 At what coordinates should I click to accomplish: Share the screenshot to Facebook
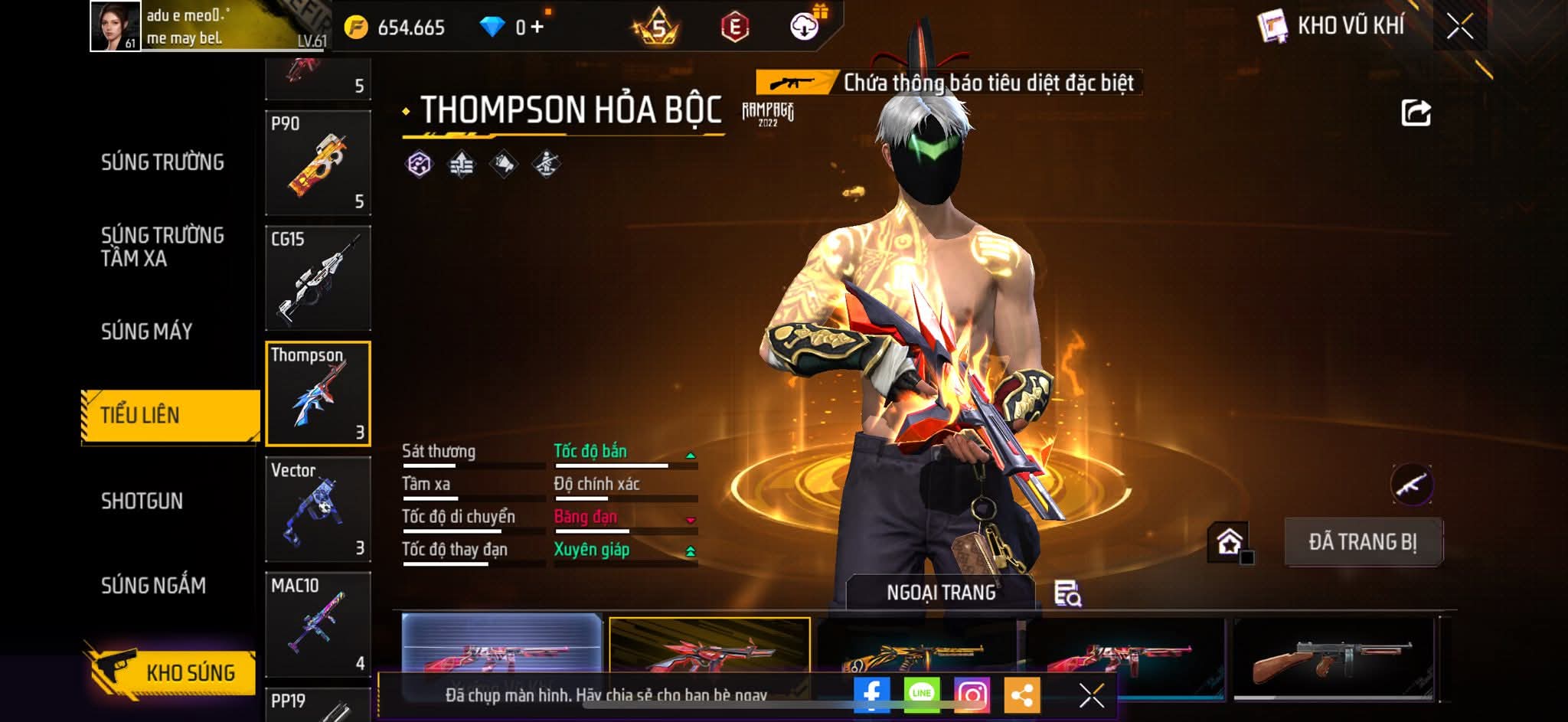(x=871, y=694)
